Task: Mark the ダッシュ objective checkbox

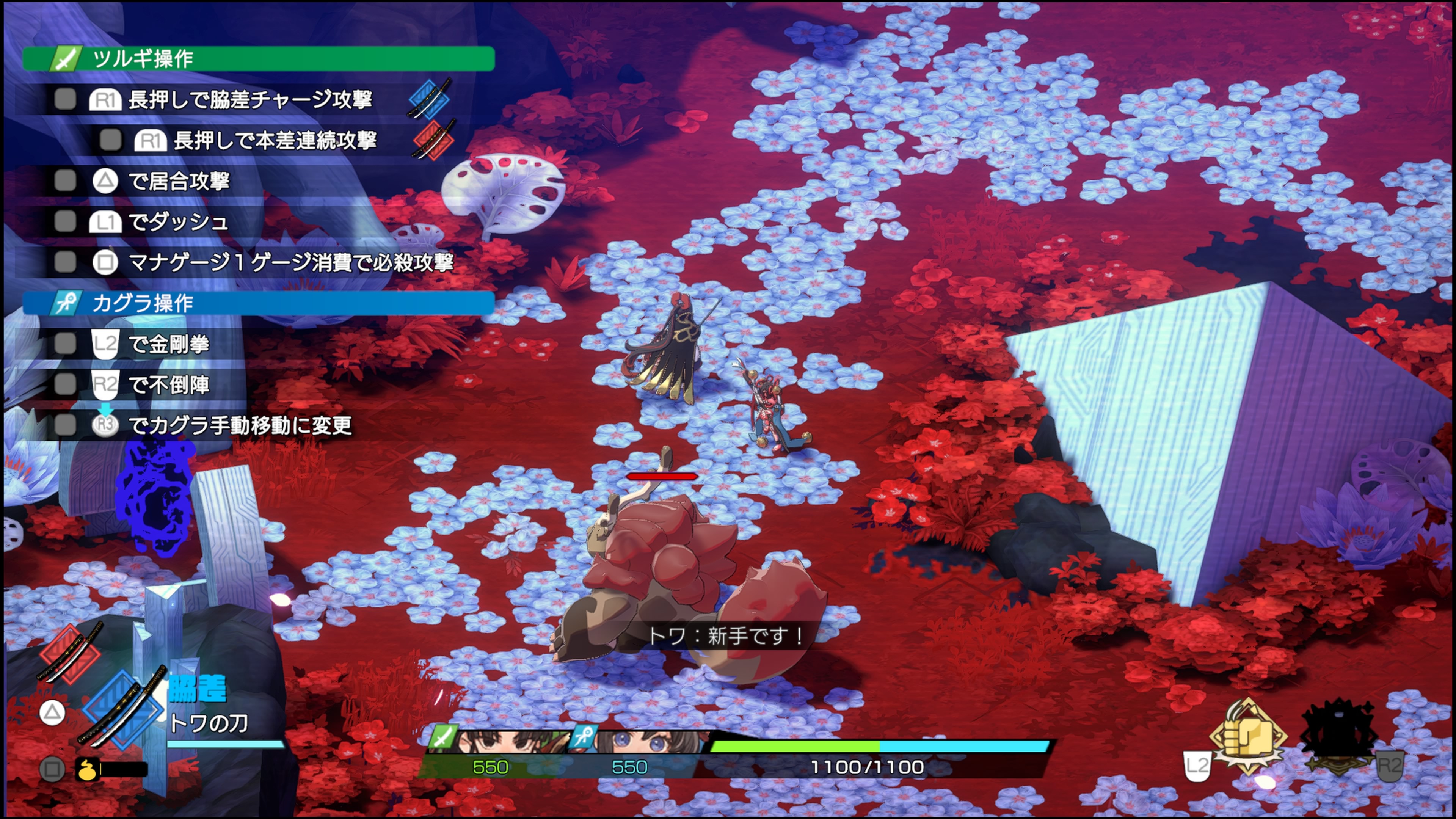Action: click(65, 221)
